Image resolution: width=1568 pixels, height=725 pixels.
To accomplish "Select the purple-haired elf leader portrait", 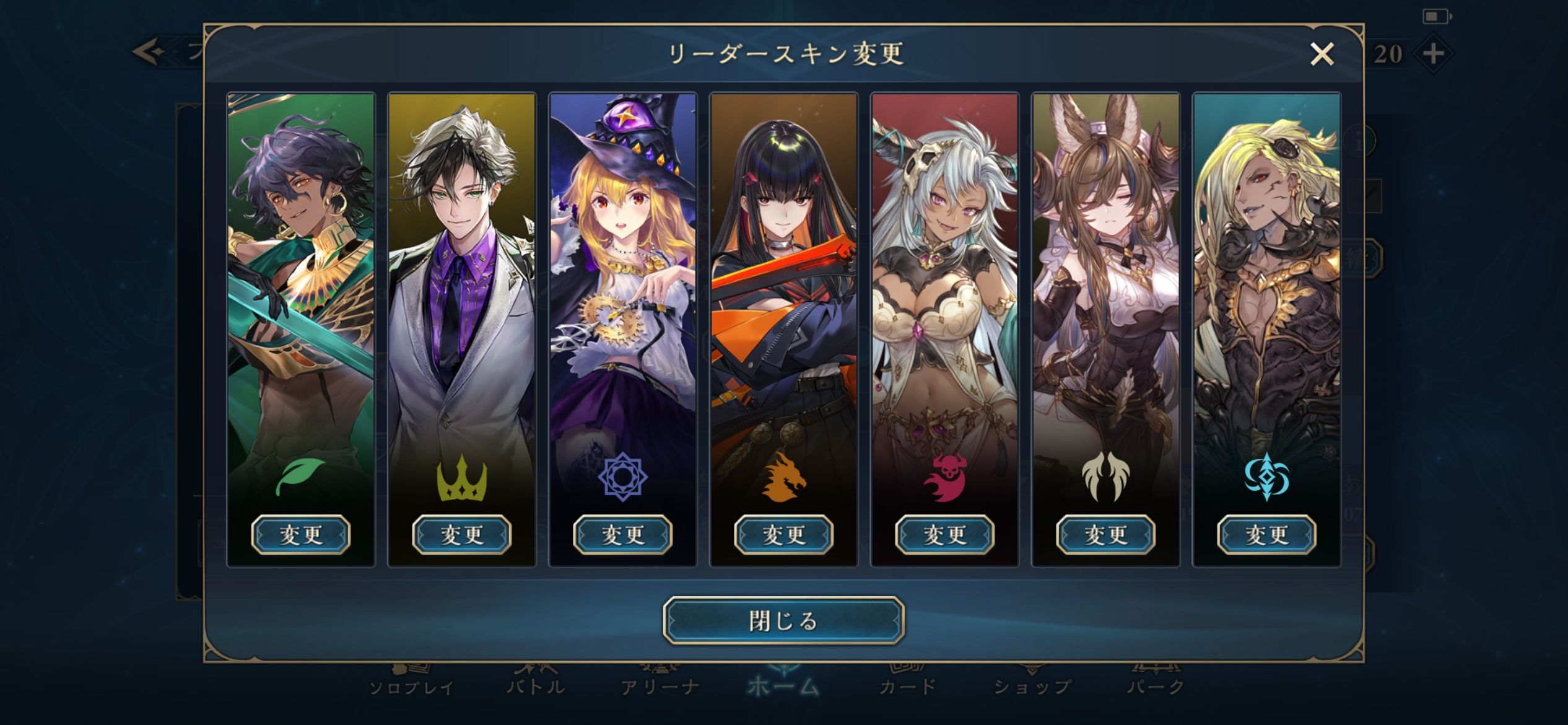I will (301, 279).
